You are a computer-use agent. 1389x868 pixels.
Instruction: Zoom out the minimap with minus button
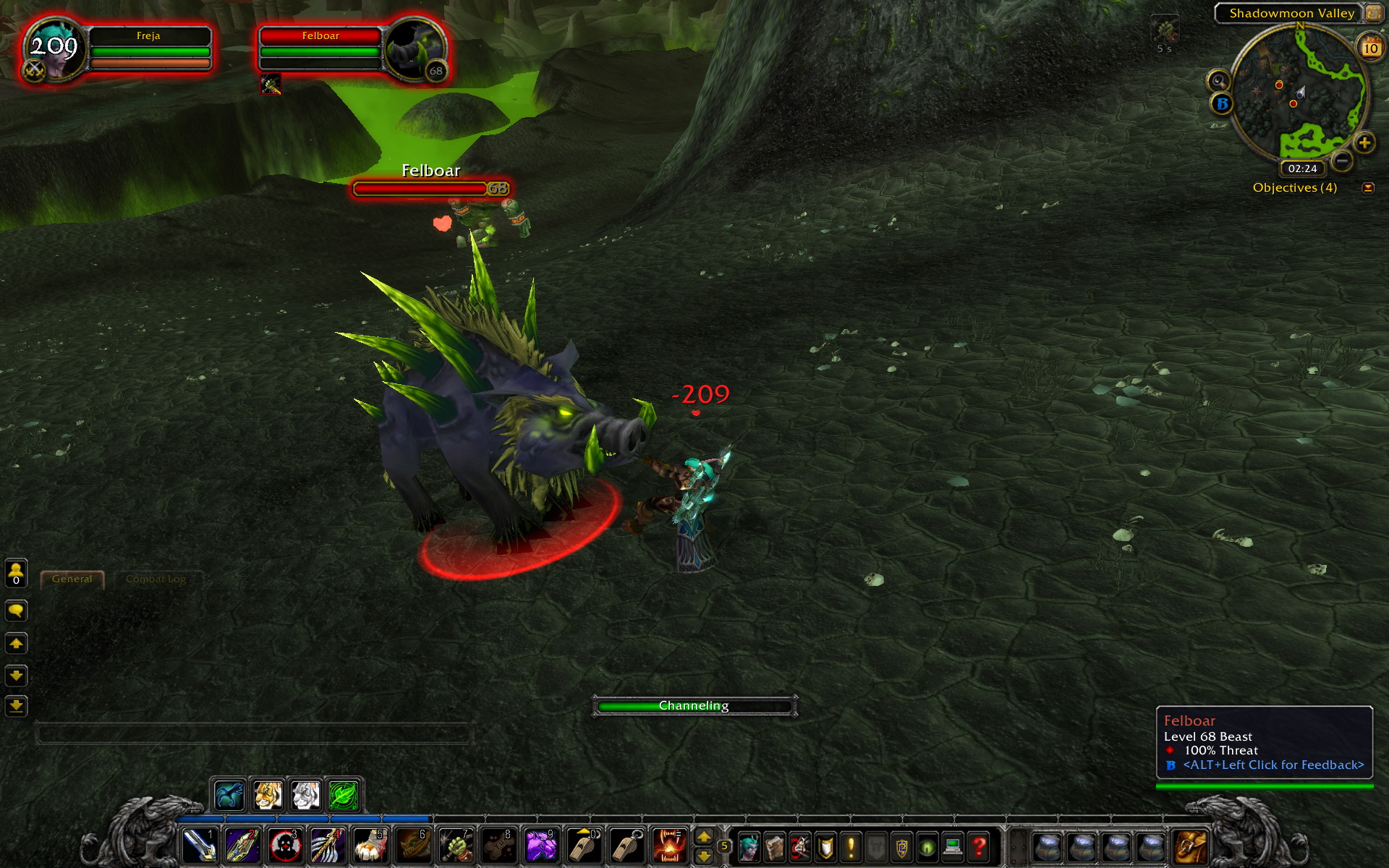point(1342,160)
